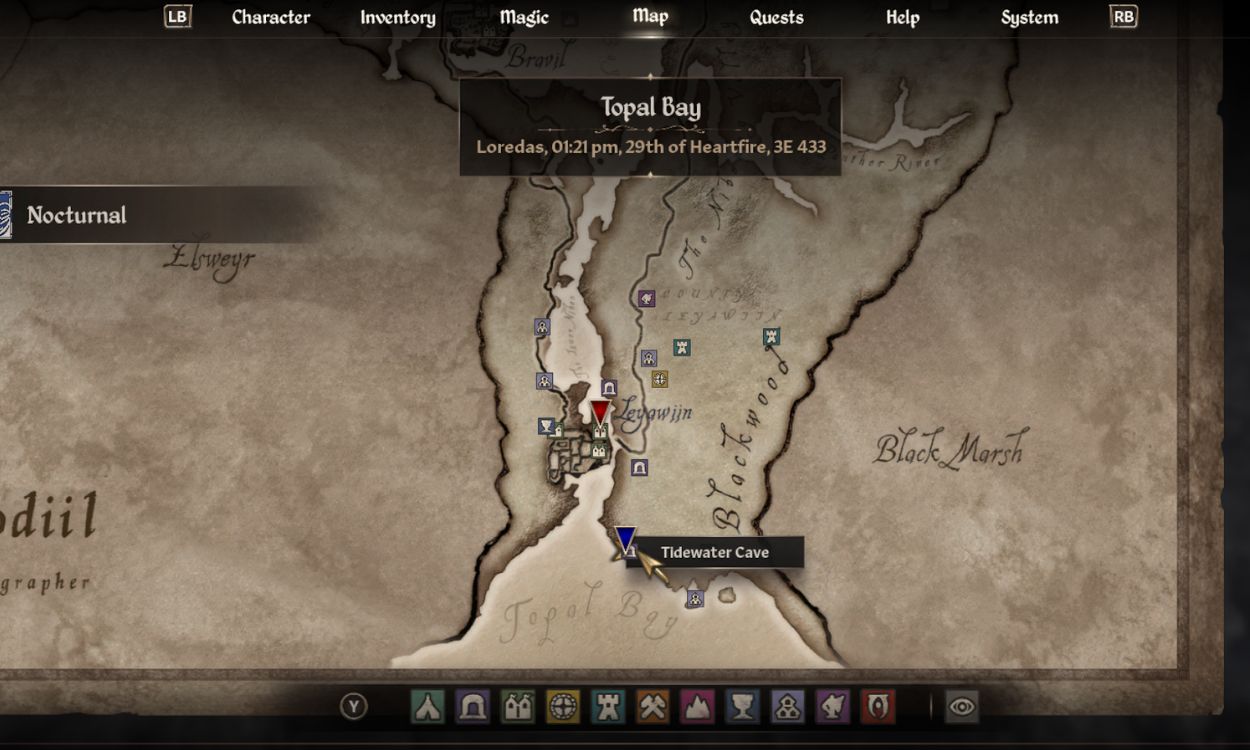Toggle the Oblivion gate red filter
Screen dimensions: 1250x750
pos(878,707)
